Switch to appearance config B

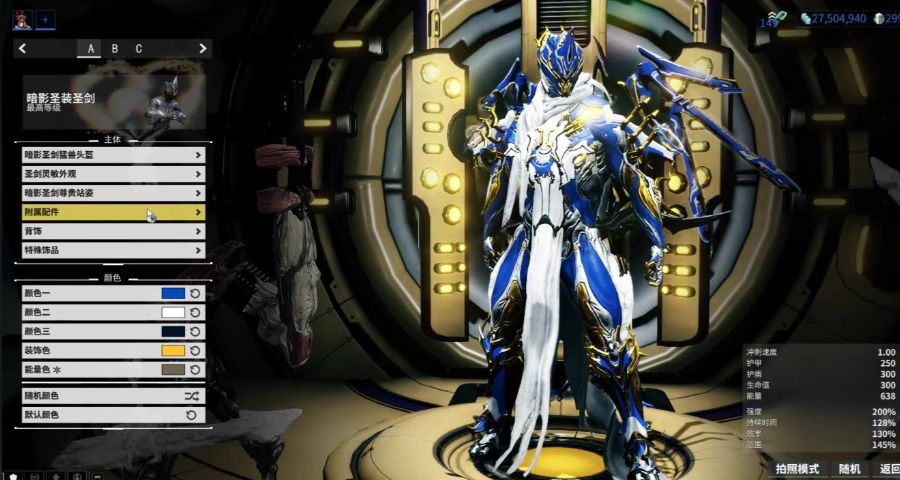click(115, 48)
